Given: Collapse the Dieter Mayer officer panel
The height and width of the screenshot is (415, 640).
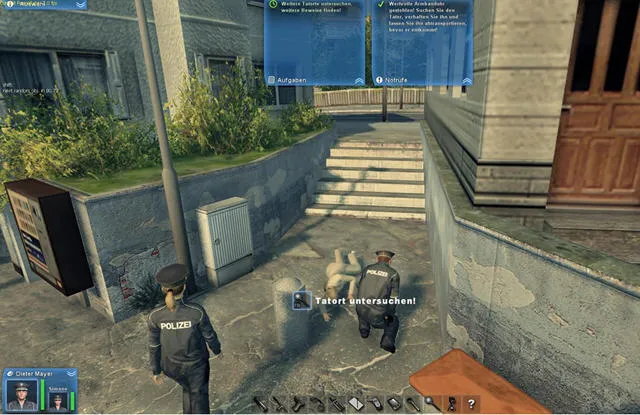Looking at the screenshot, I should tap(70, 374).
